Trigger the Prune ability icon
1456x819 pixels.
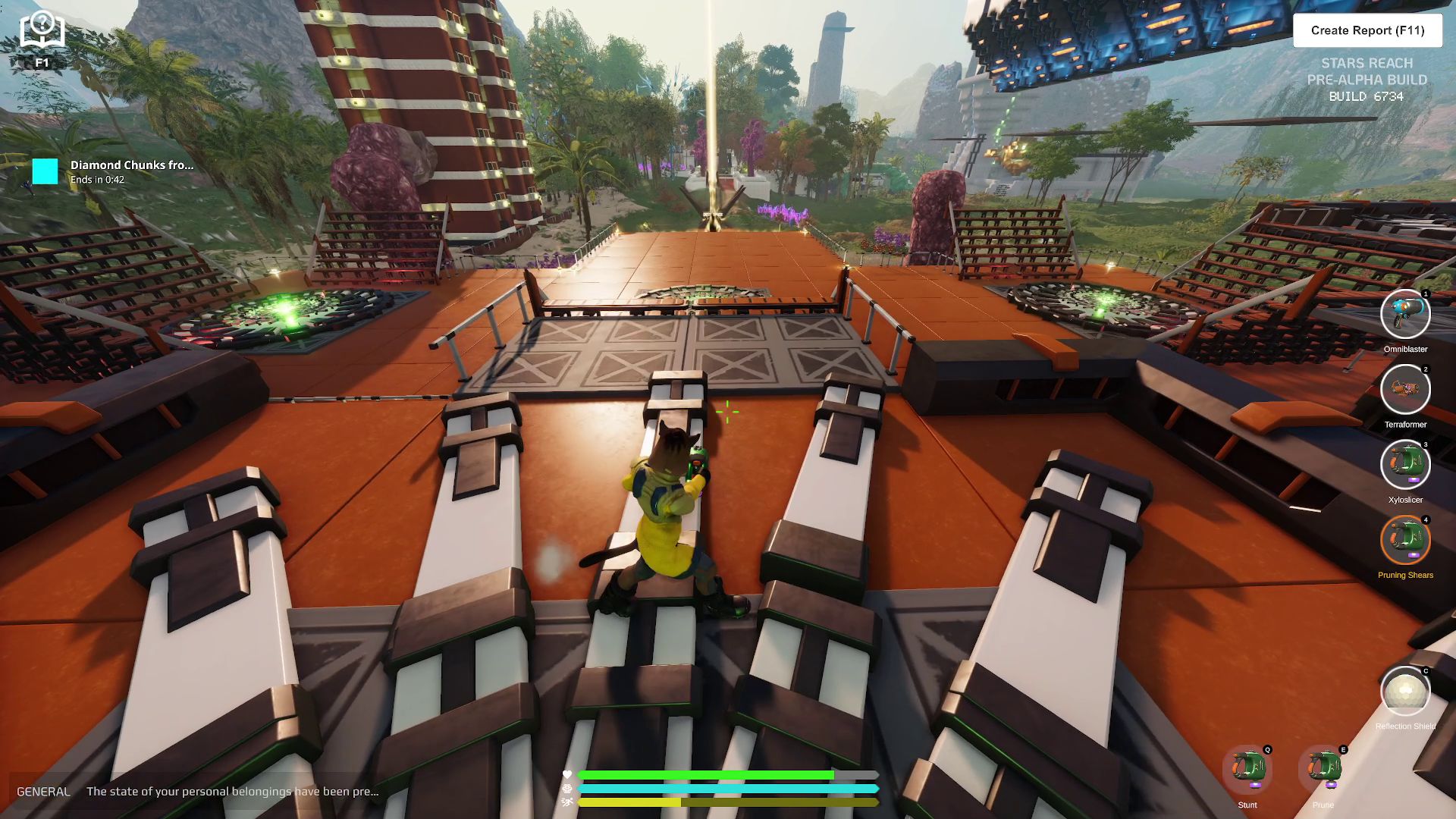1323,770
